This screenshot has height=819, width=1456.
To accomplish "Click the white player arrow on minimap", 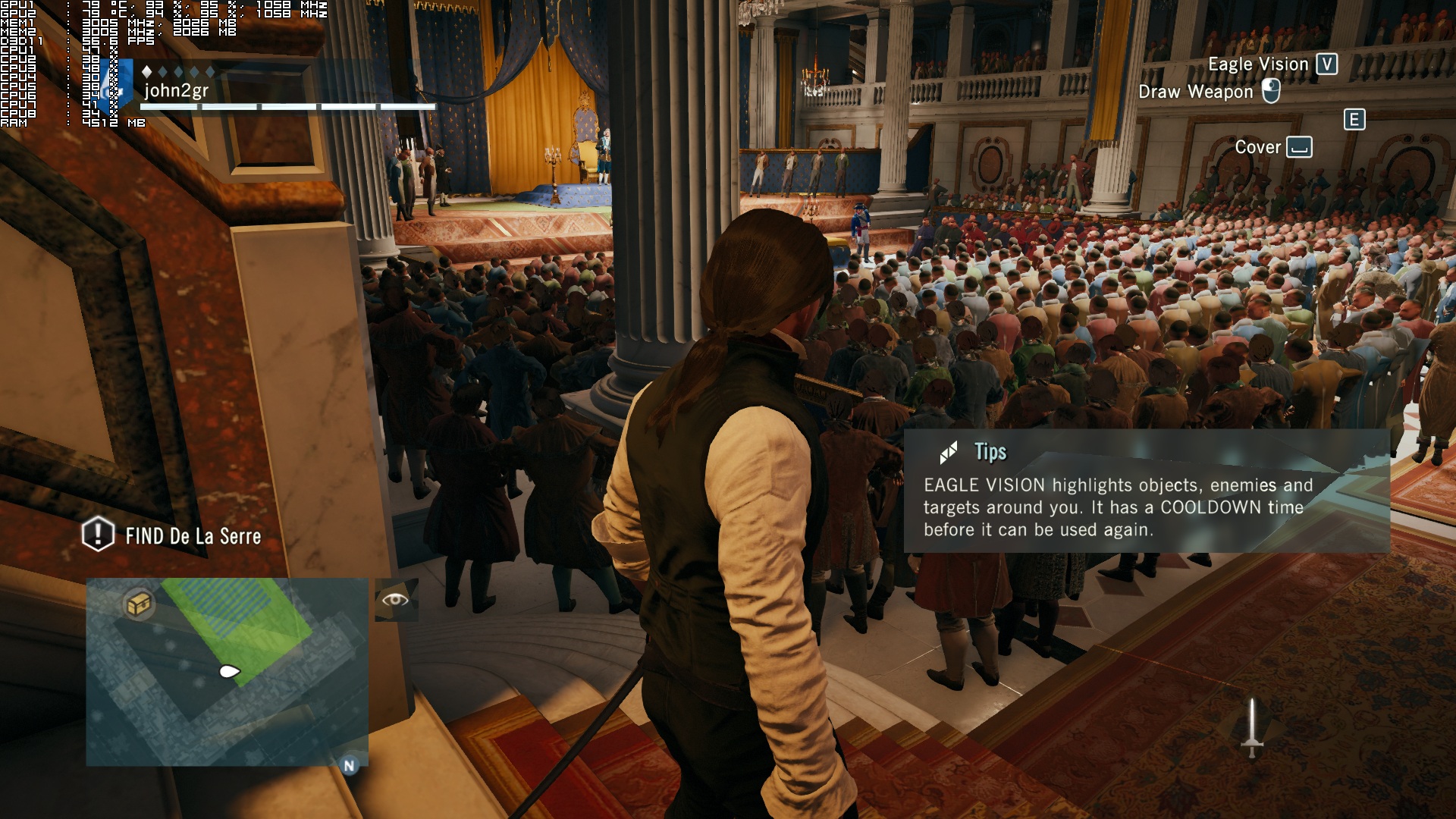I will [x=229, y=671].
